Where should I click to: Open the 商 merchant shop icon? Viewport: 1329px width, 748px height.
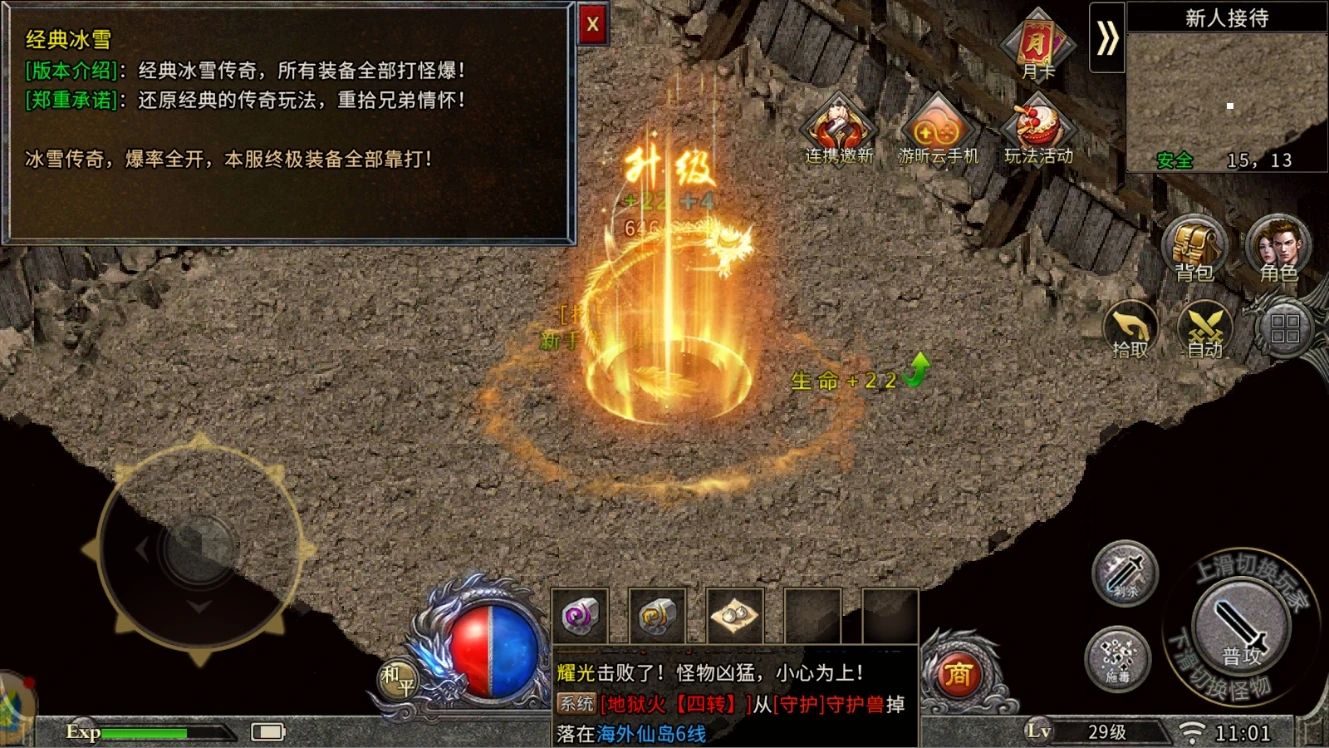tap(959, 675)
